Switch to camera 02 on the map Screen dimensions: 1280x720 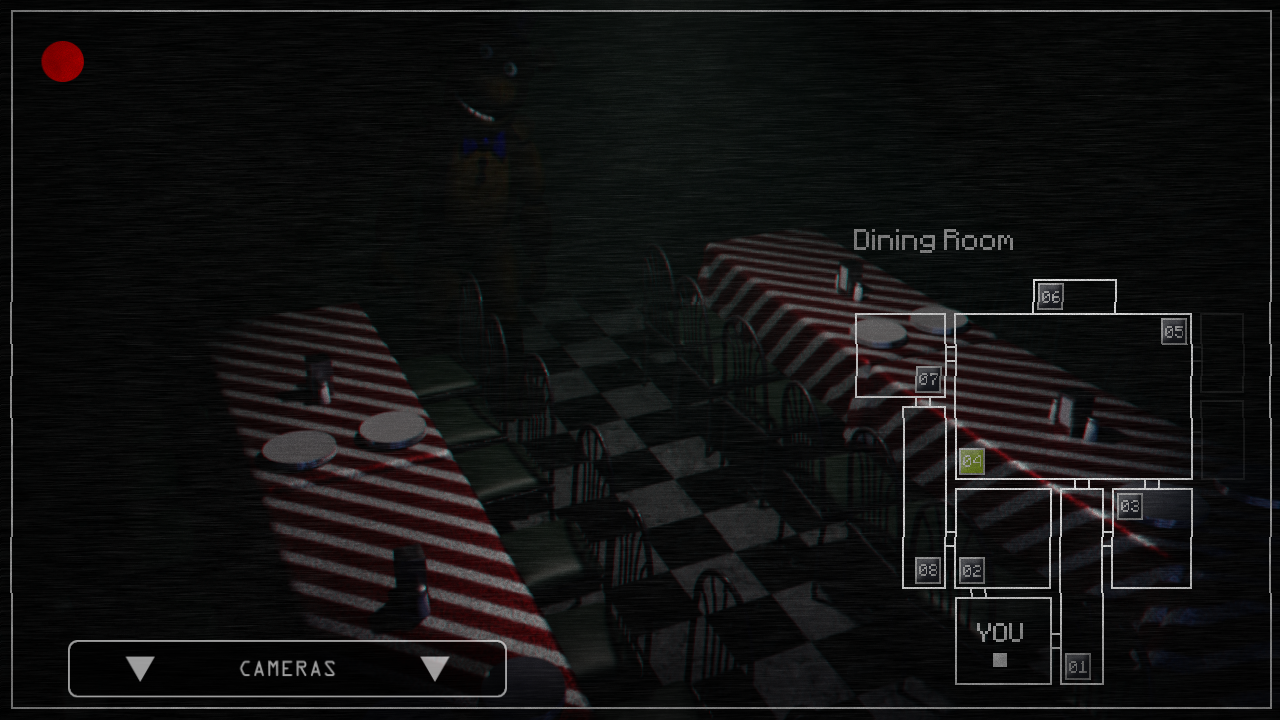point(971,571)
